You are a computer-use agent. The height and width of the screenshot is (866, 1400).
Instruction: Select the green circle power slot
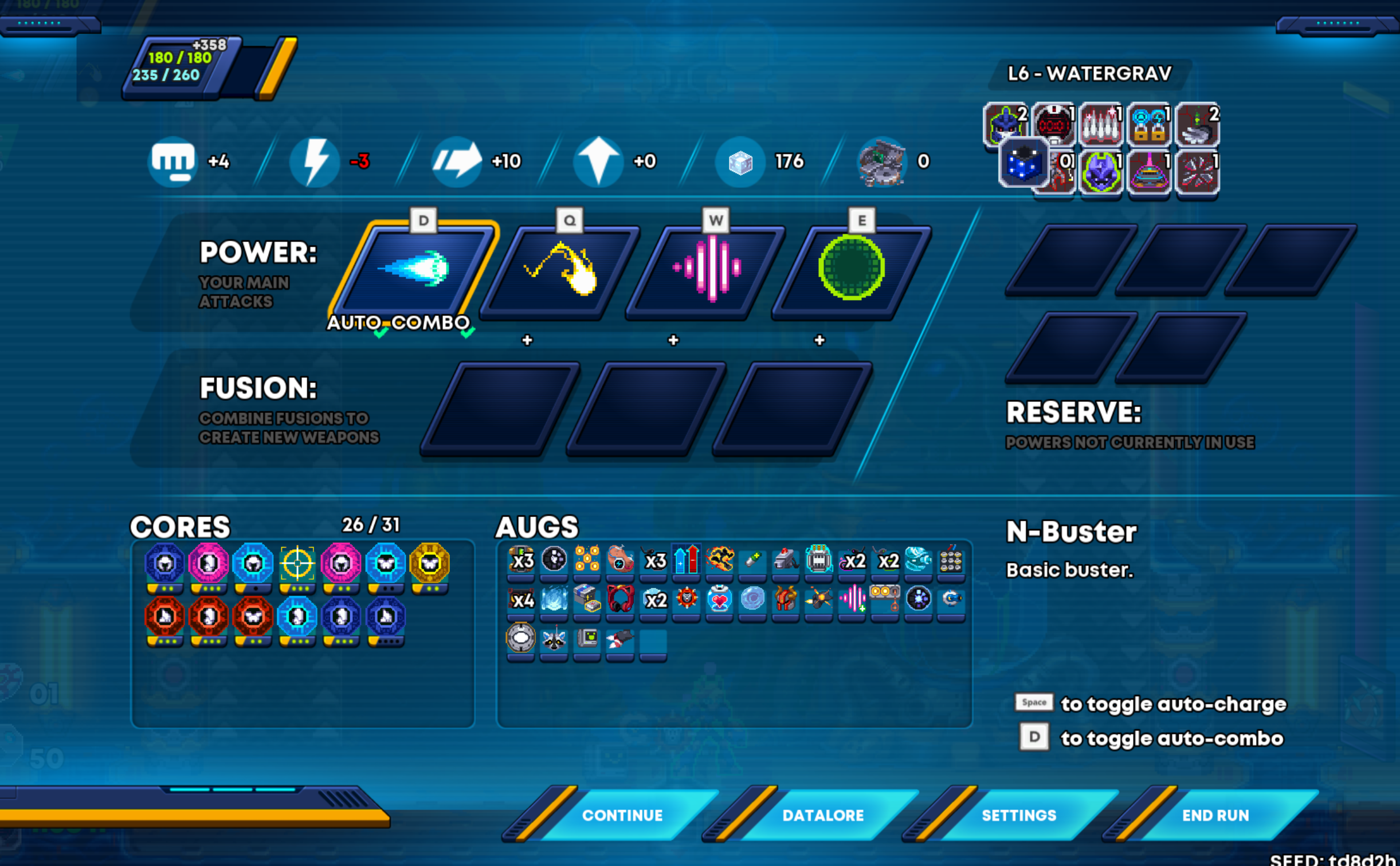pyautogui.click(x=852, y=268)
